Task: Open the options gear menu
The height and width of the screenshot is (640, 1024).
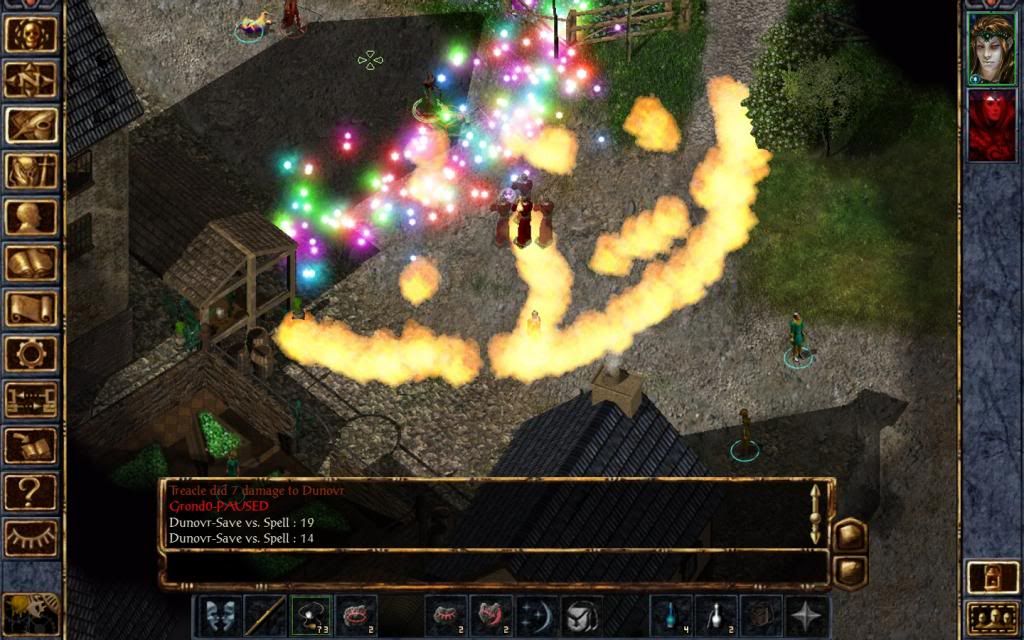Action: pos(31,354)
